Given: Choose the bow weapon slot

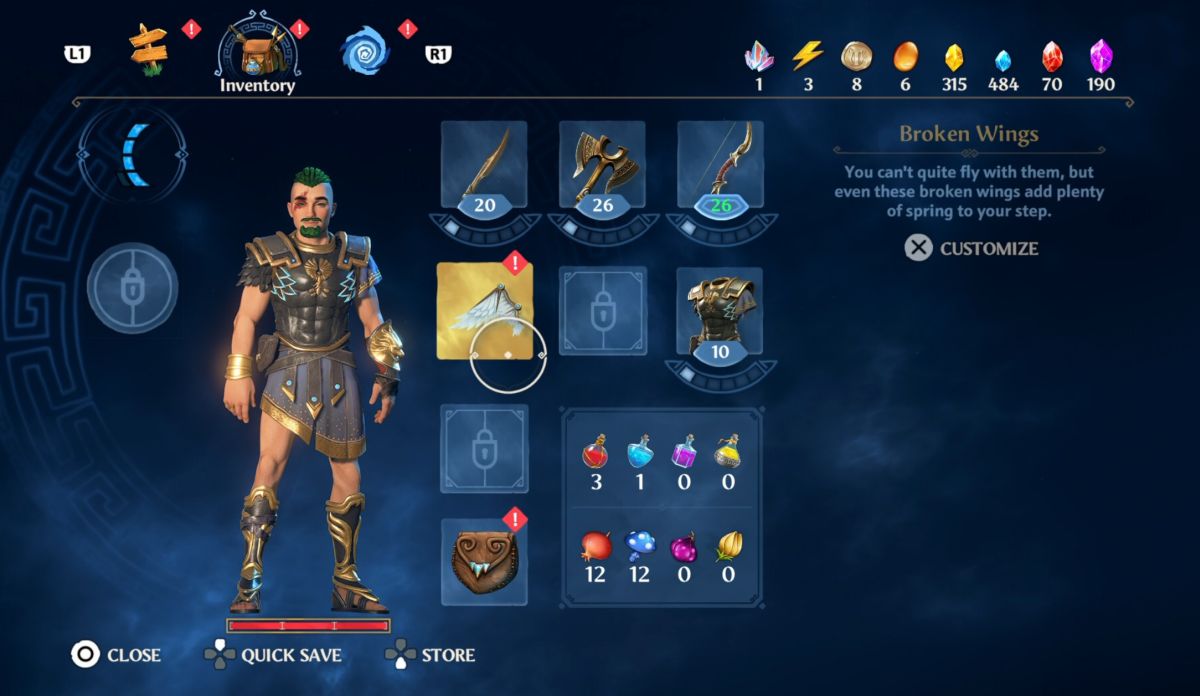Looking at the screenshot, I should pos(720,167).
